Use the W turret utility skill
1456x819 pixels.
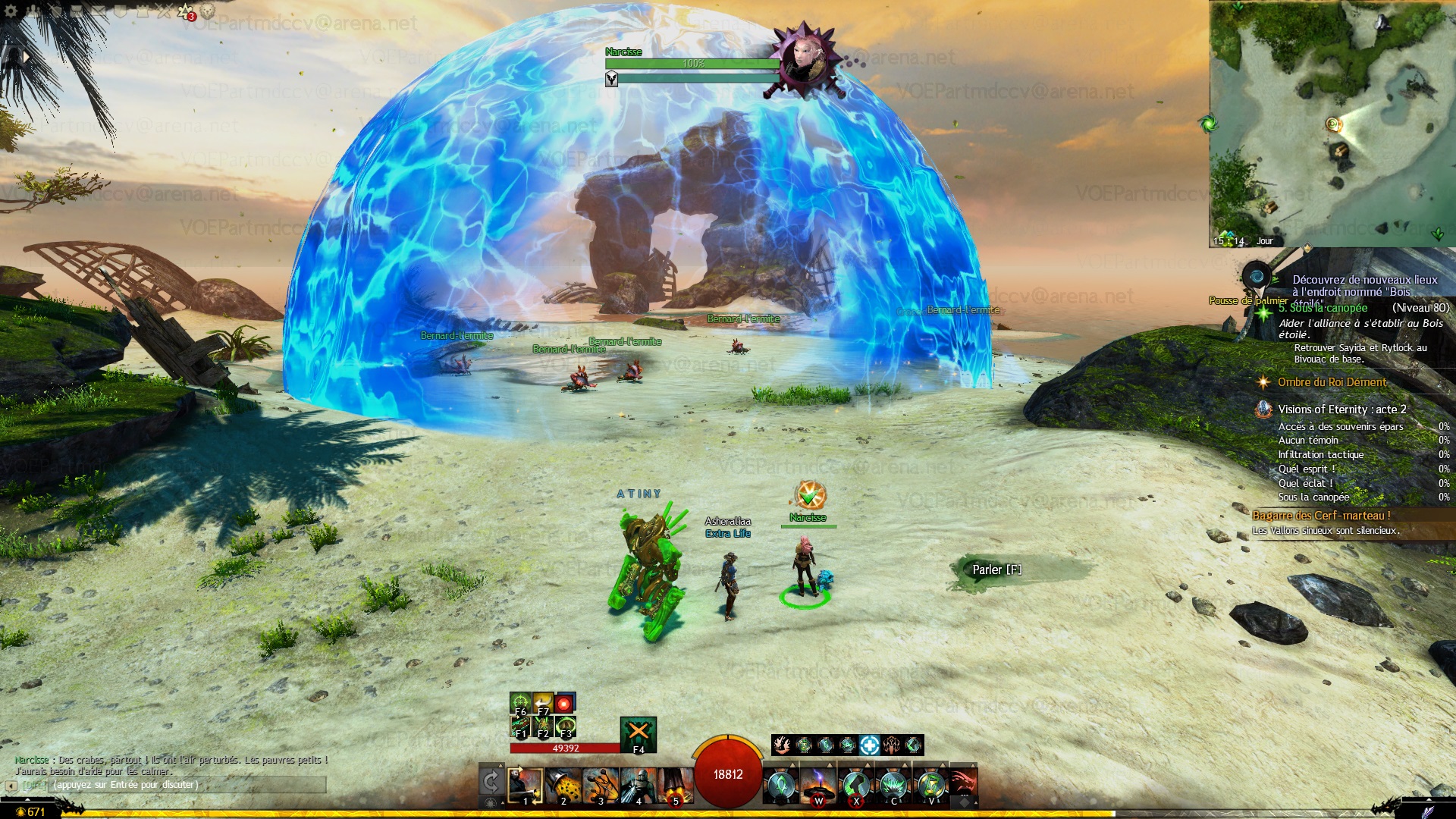[818, 786]
